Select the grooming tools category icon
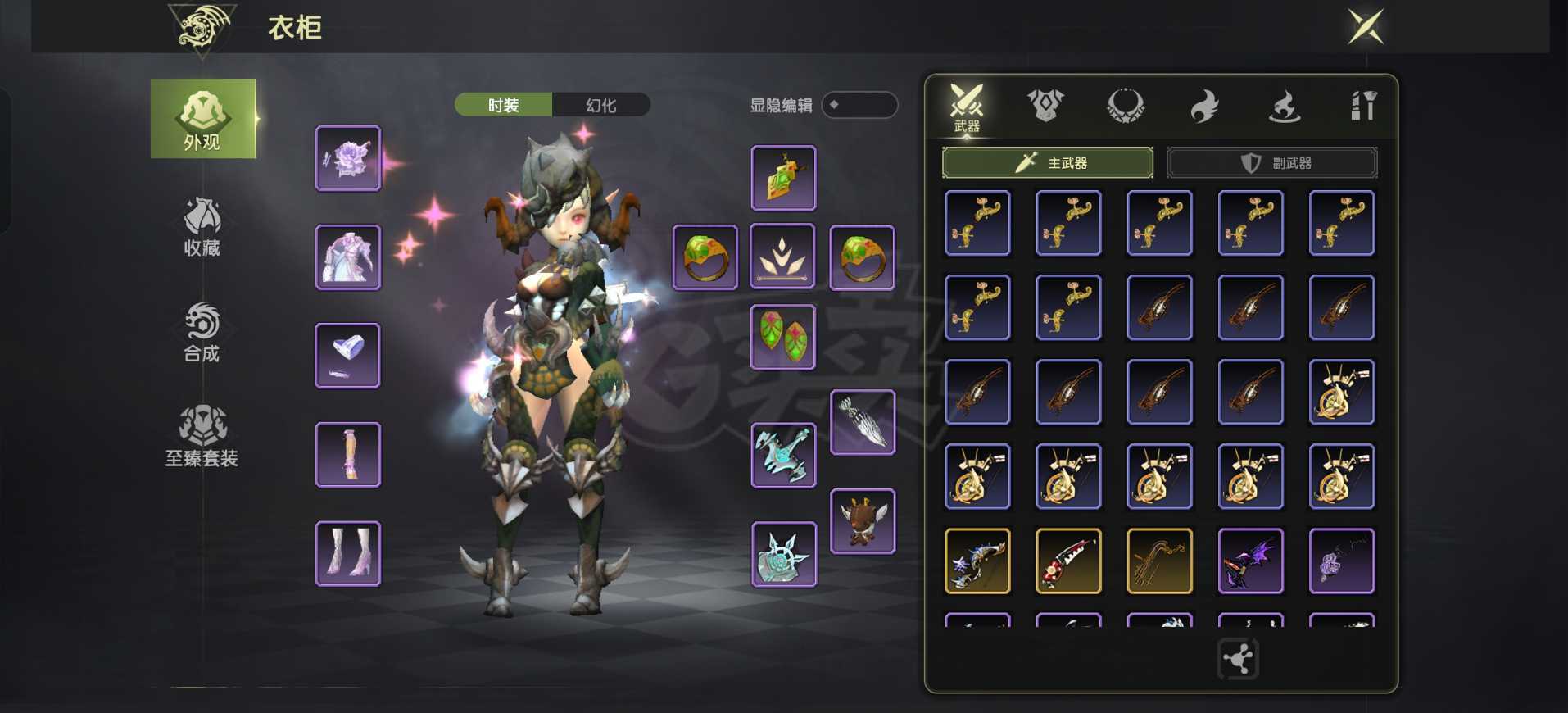The image size is (1568, 713). (1364, 102)
